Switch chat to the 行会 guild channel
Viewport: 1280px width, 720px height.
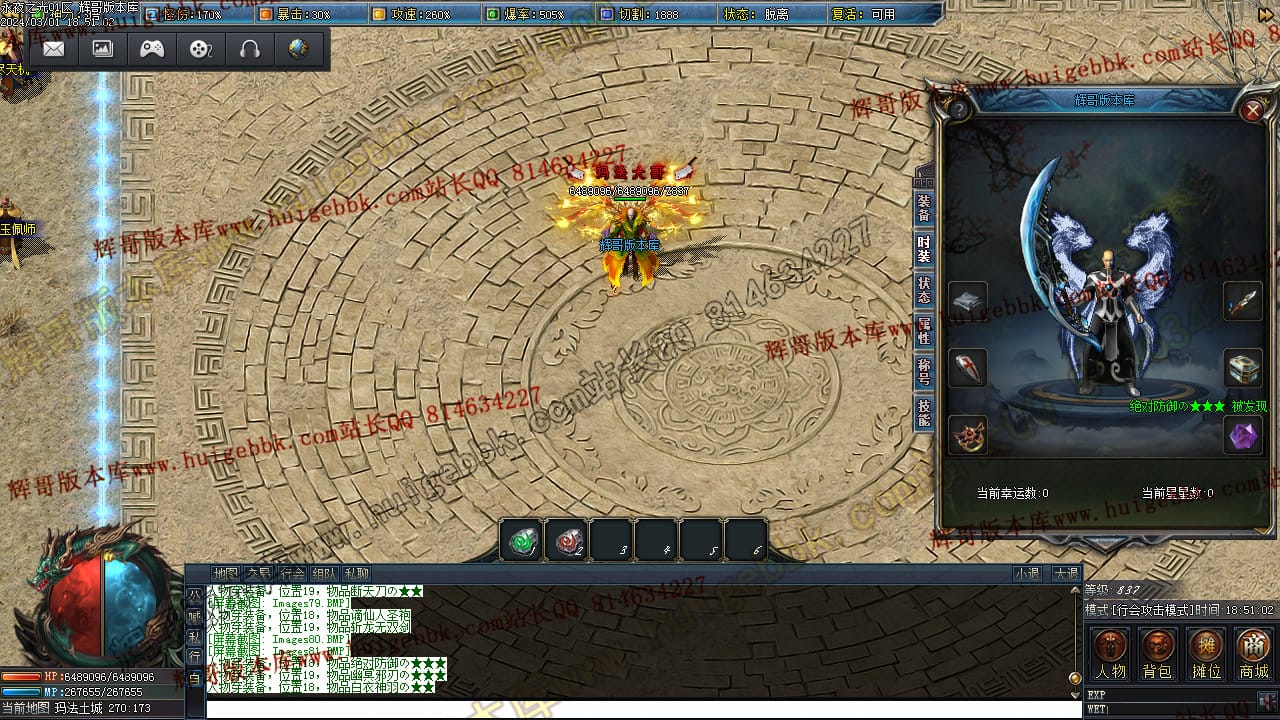pos(292,574)
